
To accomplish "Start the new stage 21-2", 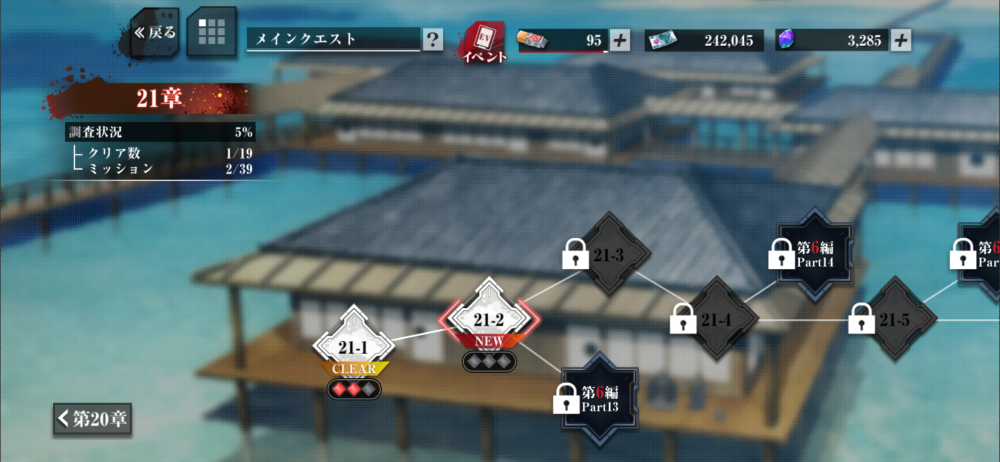I will pyautogui.click(x=490, y=320).
